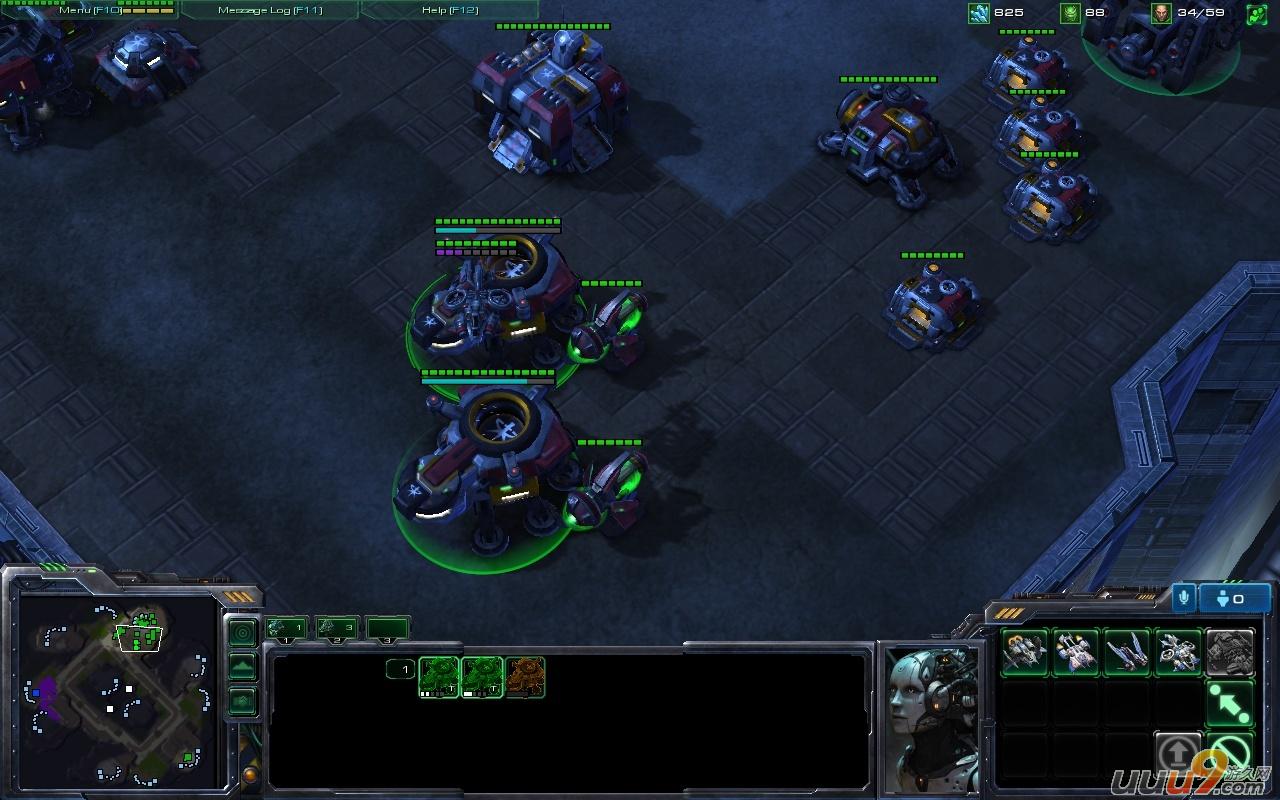Open the Message Log
Screen dimensions: 1280x800
click(x=269, y=10)
